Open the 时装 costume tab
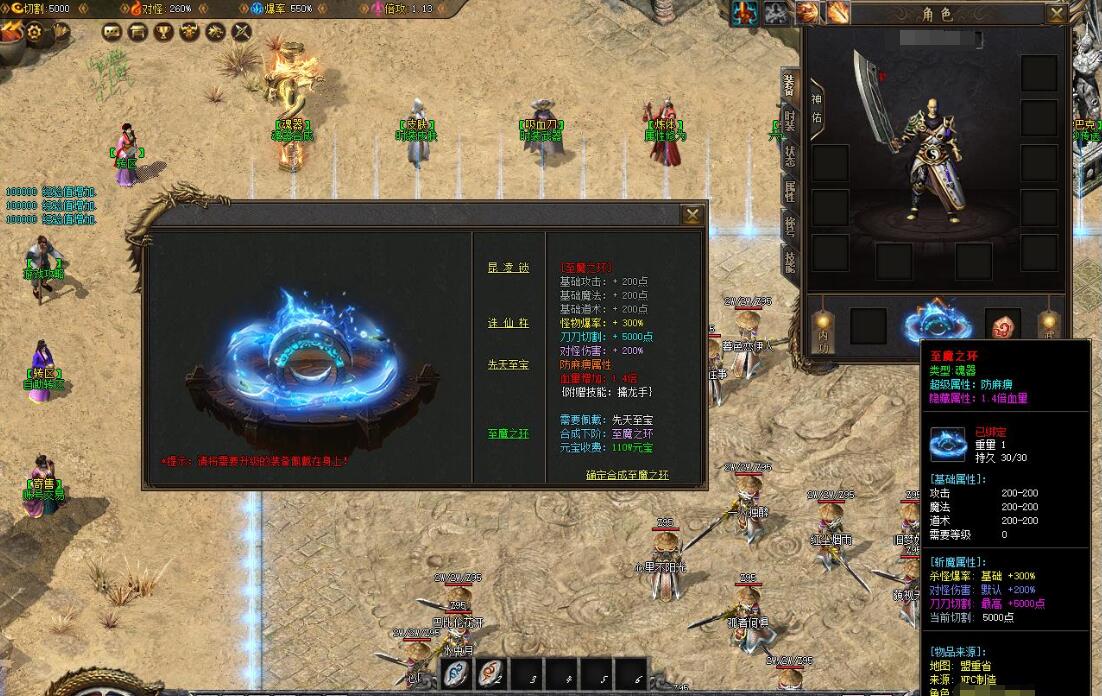The height and width of the screenshot is (696, 1102). [x=789, y=121]
